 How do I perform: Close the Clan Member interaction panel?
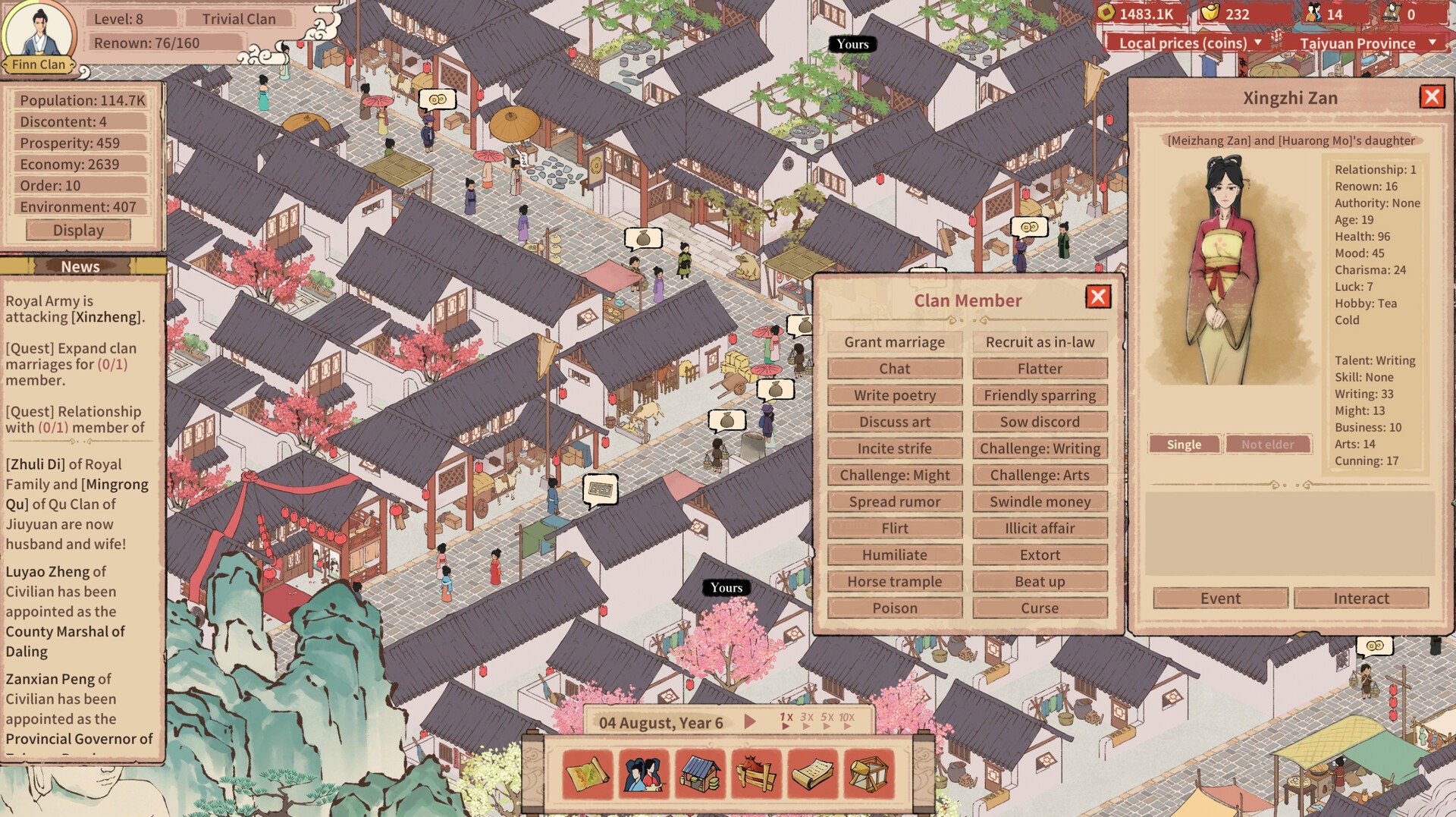pos(1098,297)
